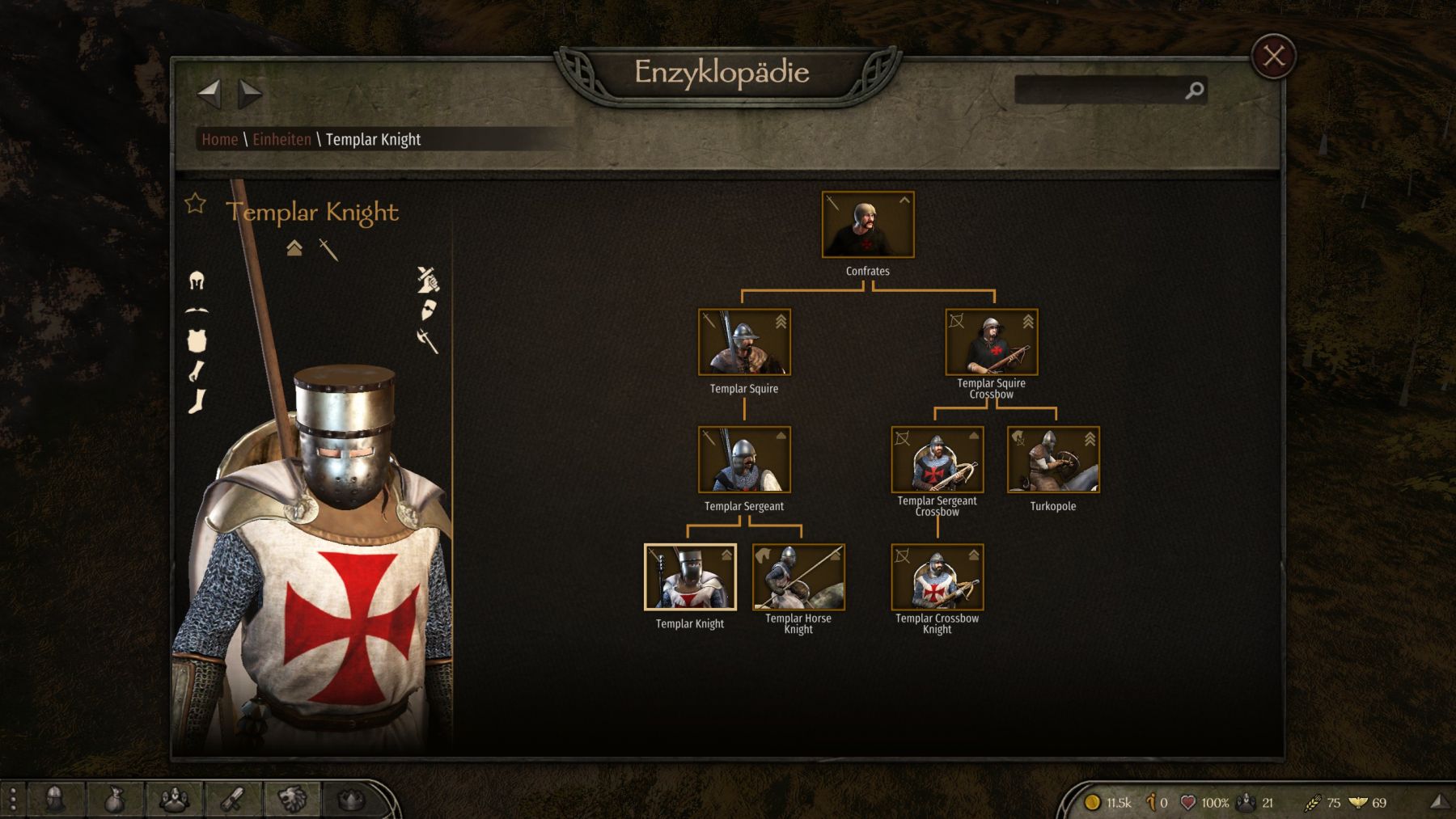Open the Templar Squire Crossbow entry
This screenshot has width=1456, height=819.
pos(991,342)
